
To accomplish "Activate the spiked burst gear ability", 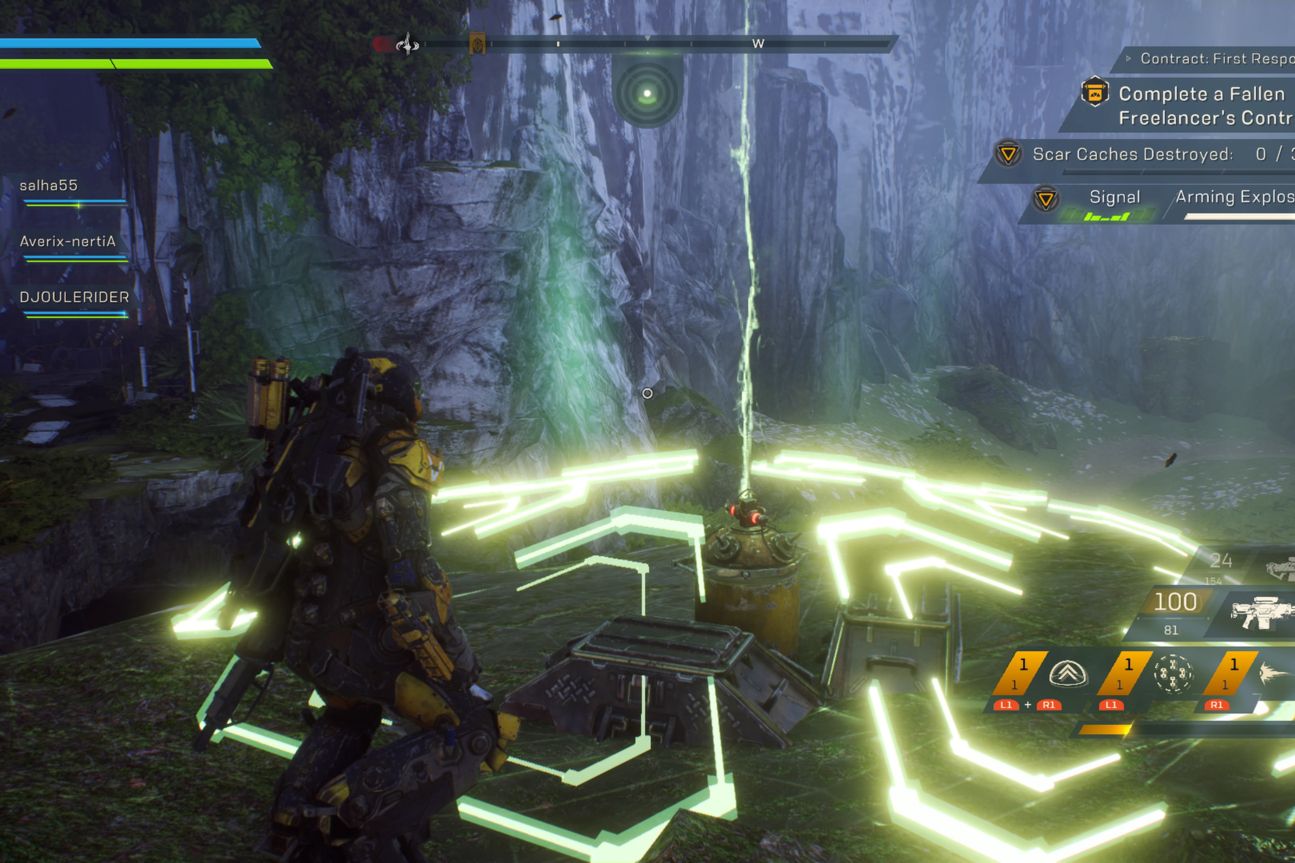I will (1272, 673).
